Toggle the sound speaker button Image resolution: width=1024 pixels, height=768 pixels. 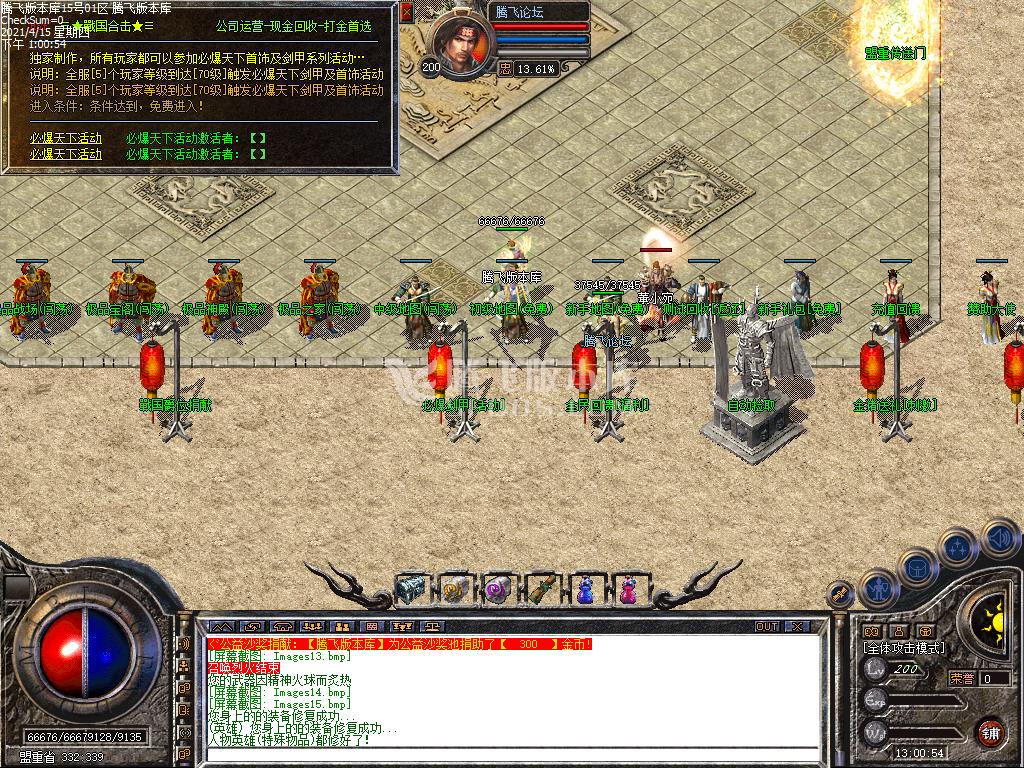point(999,538)
